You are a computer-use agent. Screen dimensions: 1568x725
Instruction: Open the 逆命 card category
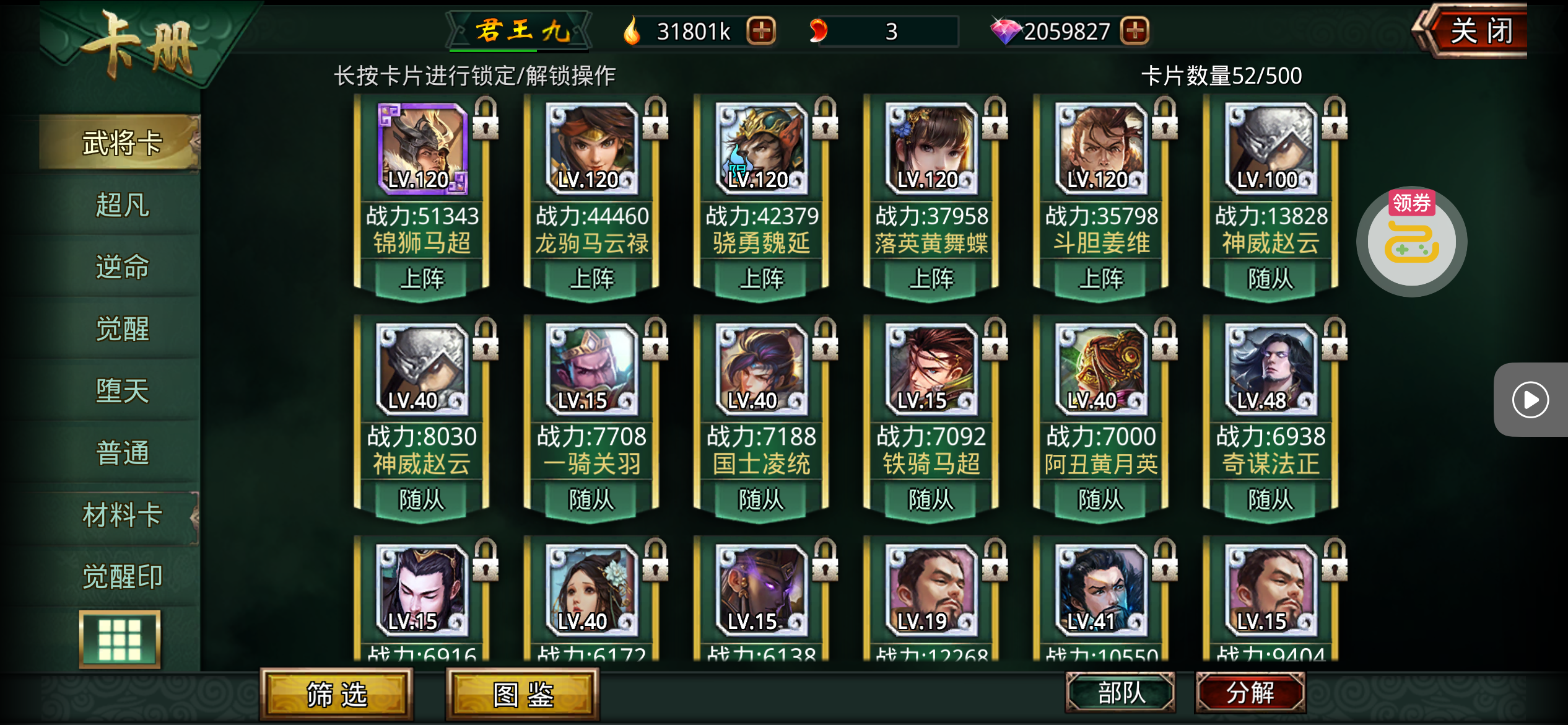click(x=121, y=266)
